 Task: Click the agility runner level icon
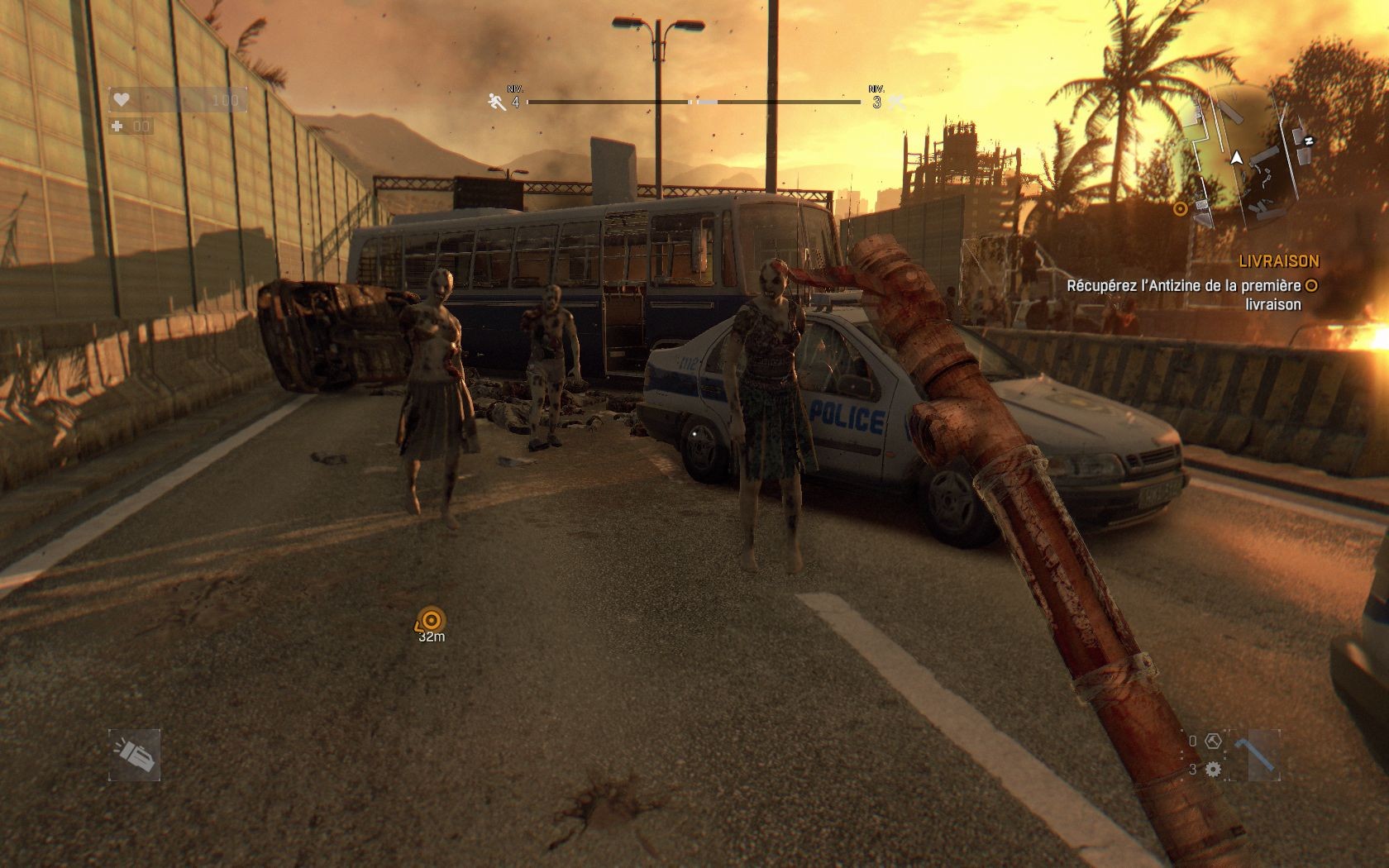click(x=495, y=103)
